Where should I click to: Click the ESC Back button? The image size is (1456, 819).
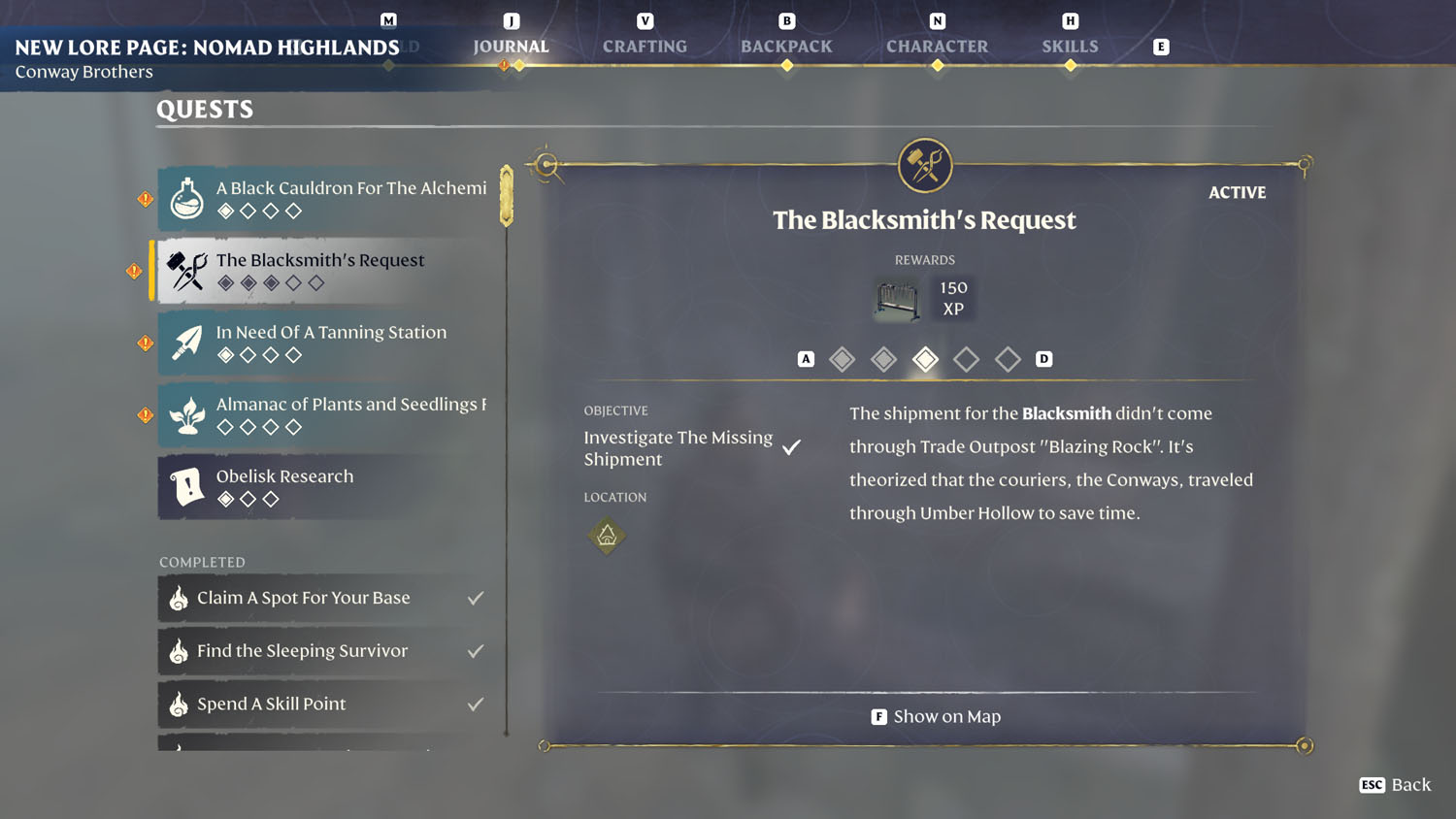coord(1394,784)
